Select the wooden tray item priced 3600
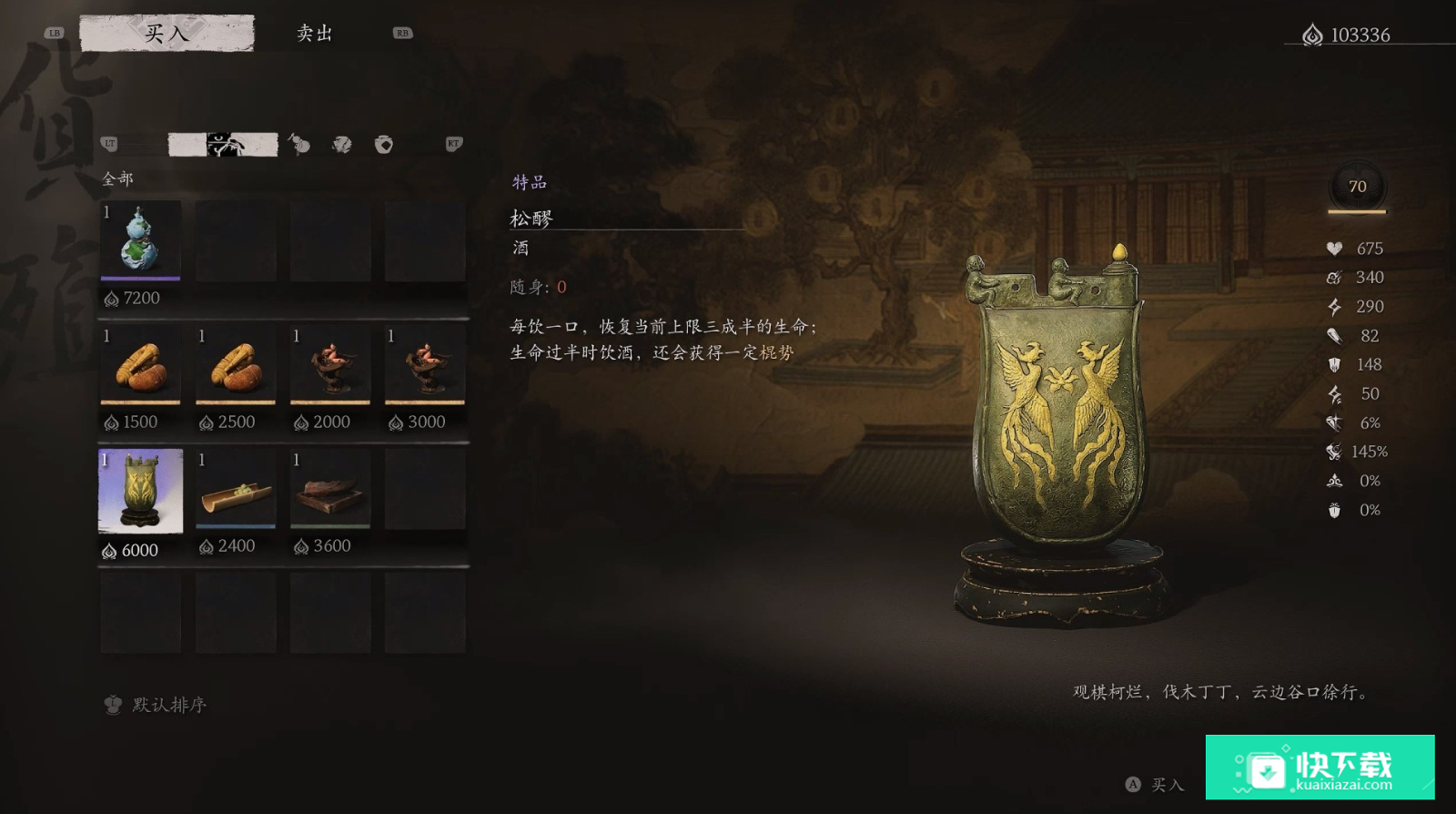The height and width of the screenshot is (814, 1456). pos(329,491)
